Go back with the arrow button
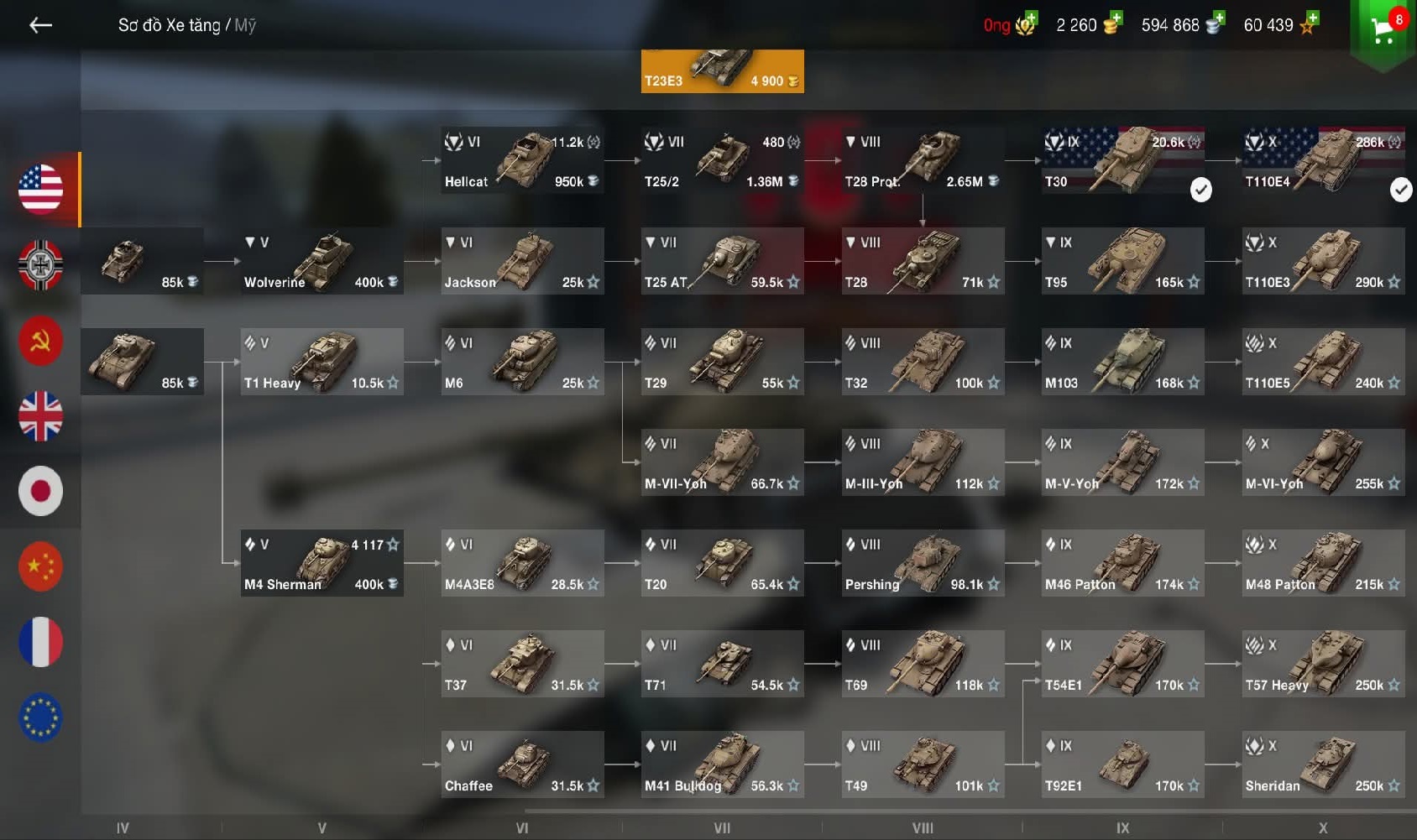The image size is (1417, 840). click(40, 26)
